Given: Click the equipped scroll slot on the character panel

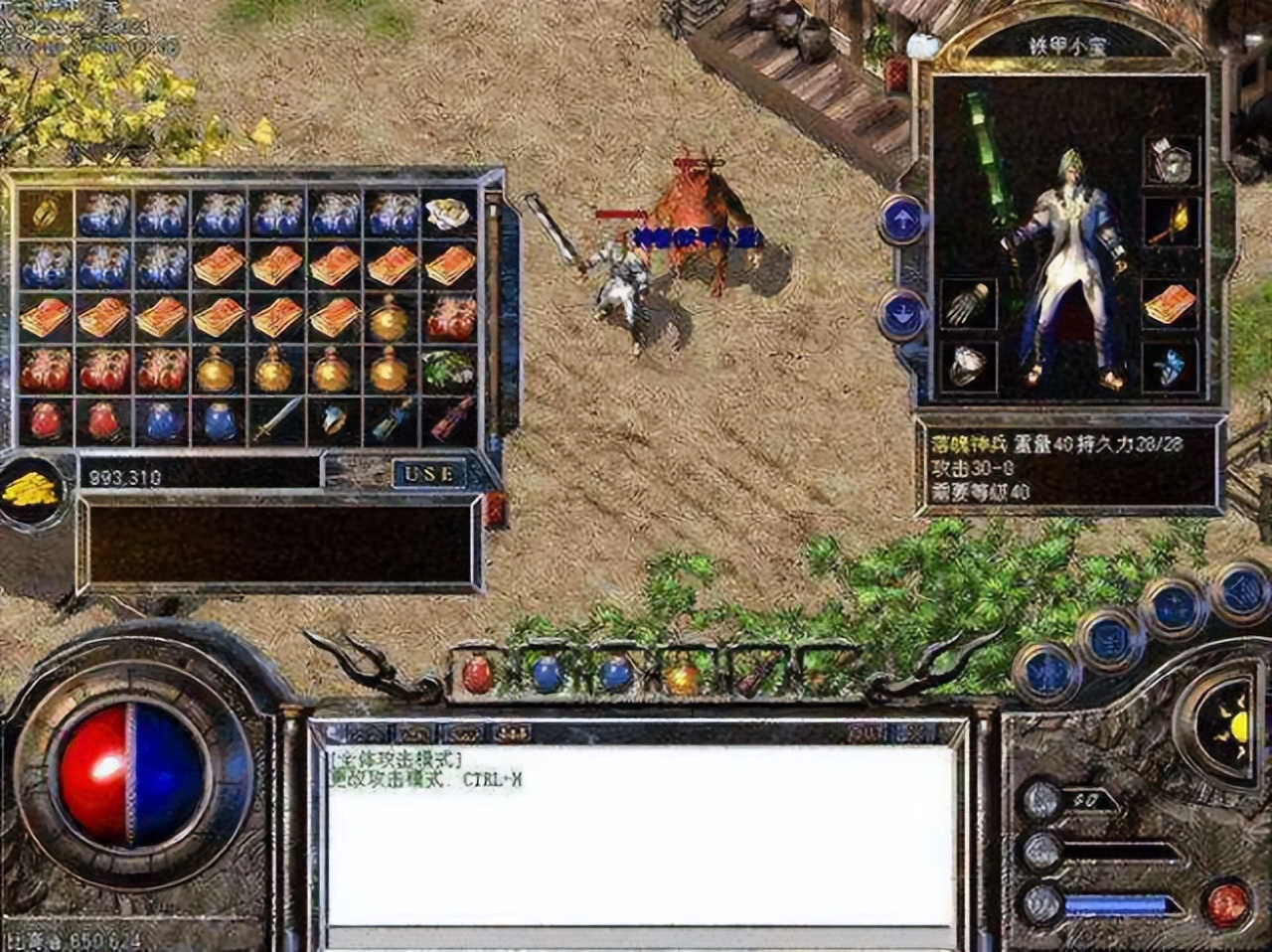Looking at the screenshot, I should pyautogui.click(x=1171, y=304).
